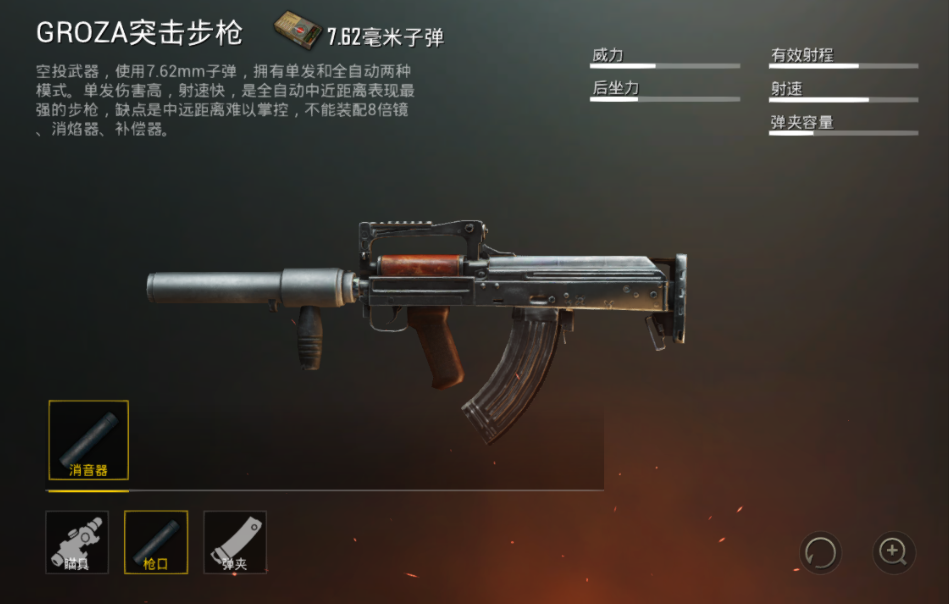Choose the 枪口 muzzle category
949x604 pixels.
click(x=155, y=542)
